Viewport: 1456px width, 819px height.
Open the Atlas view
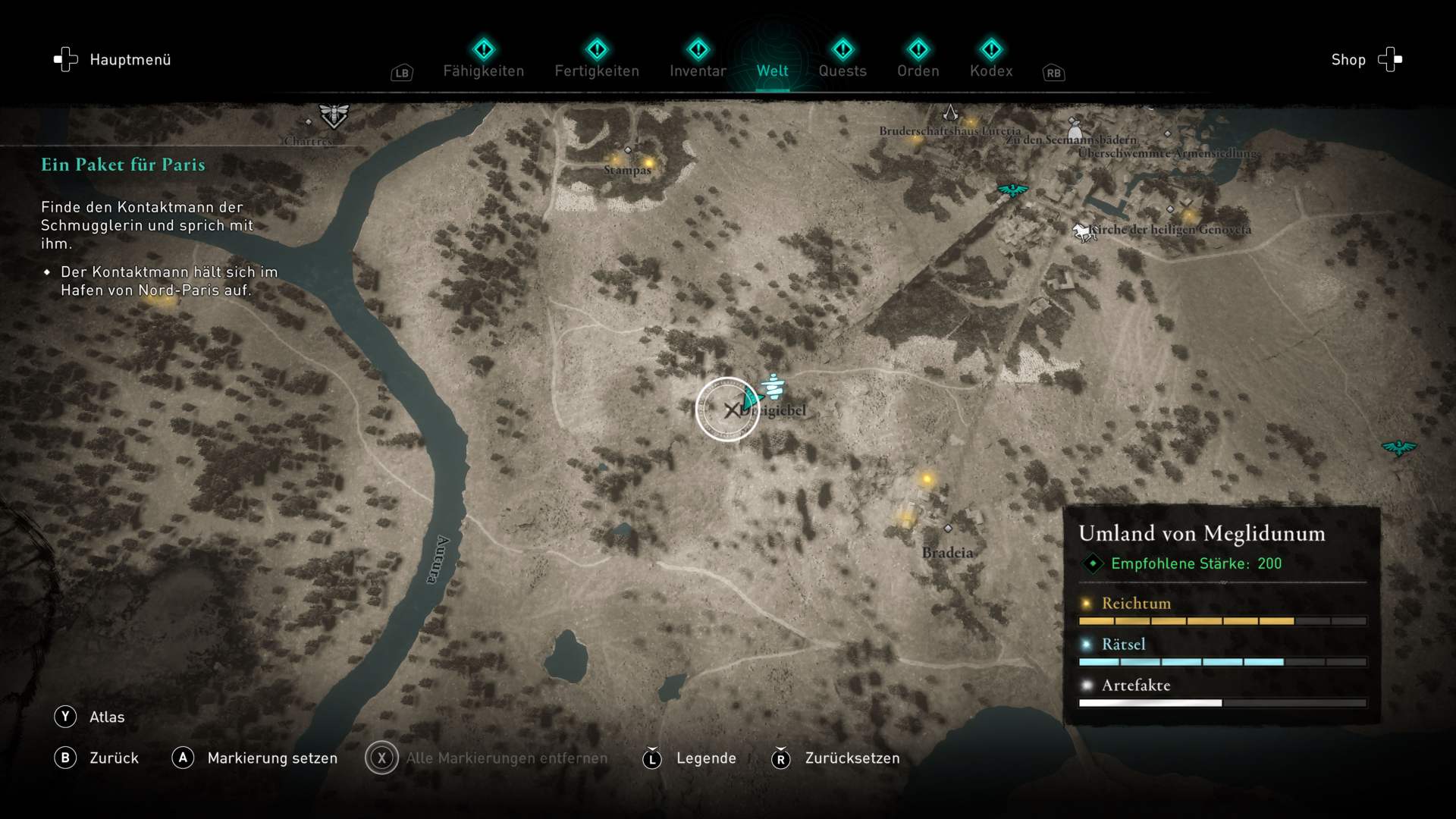point(89,717)
